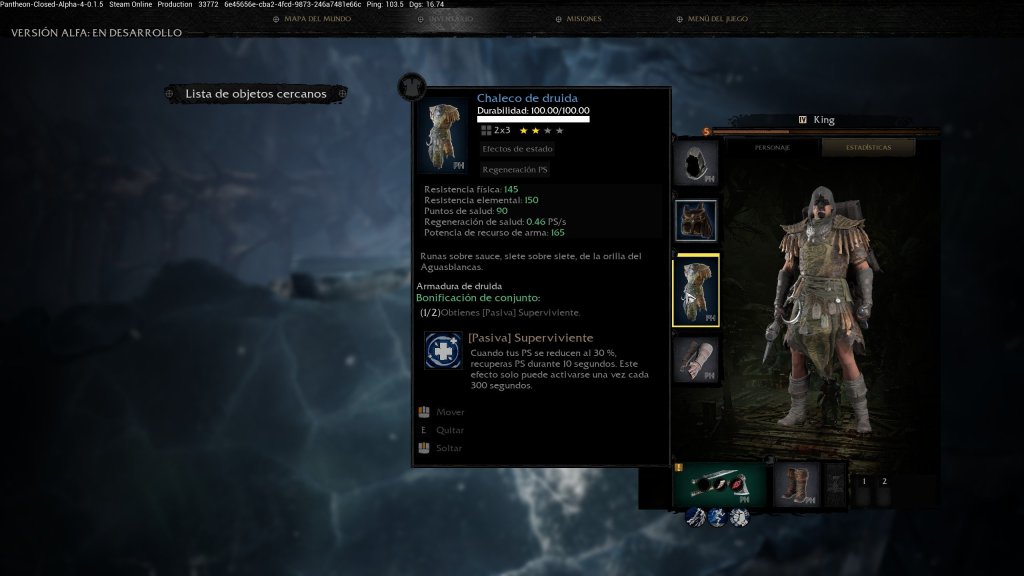Select the boots equipment slot

(796, 483)
